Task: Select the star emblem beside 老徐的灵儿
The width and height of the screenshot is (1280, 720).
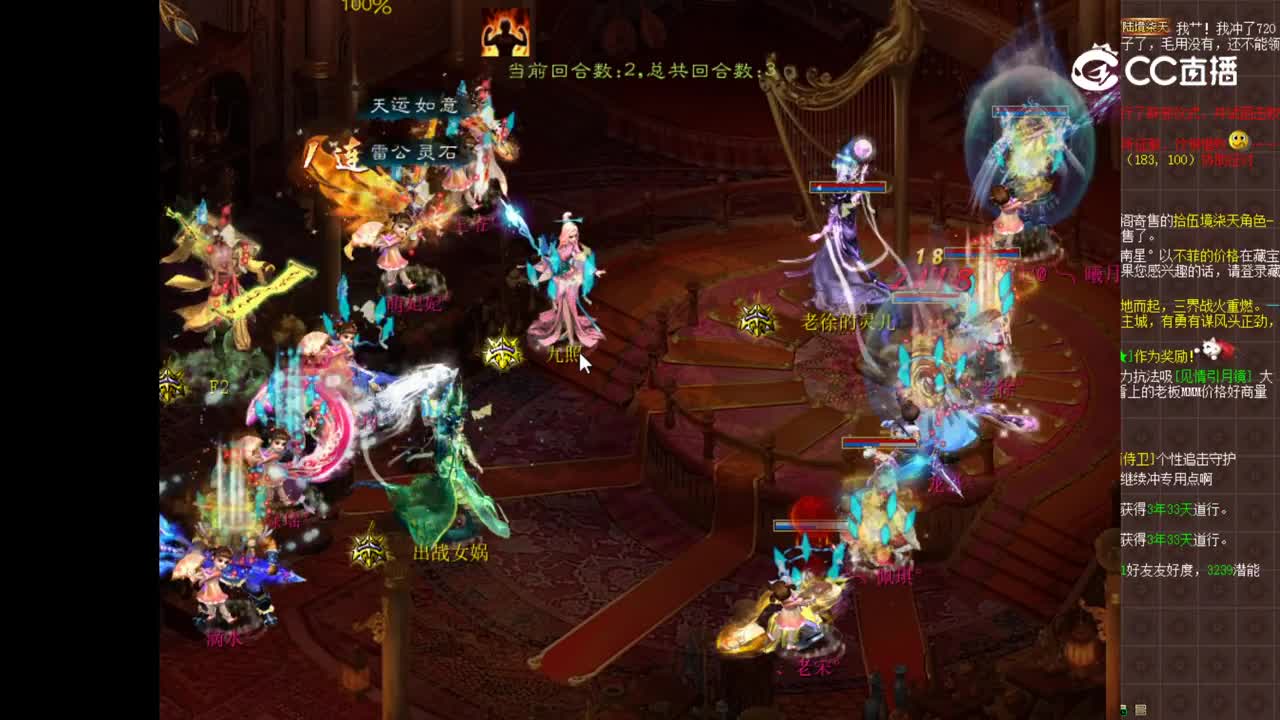Action: [757, 318]
